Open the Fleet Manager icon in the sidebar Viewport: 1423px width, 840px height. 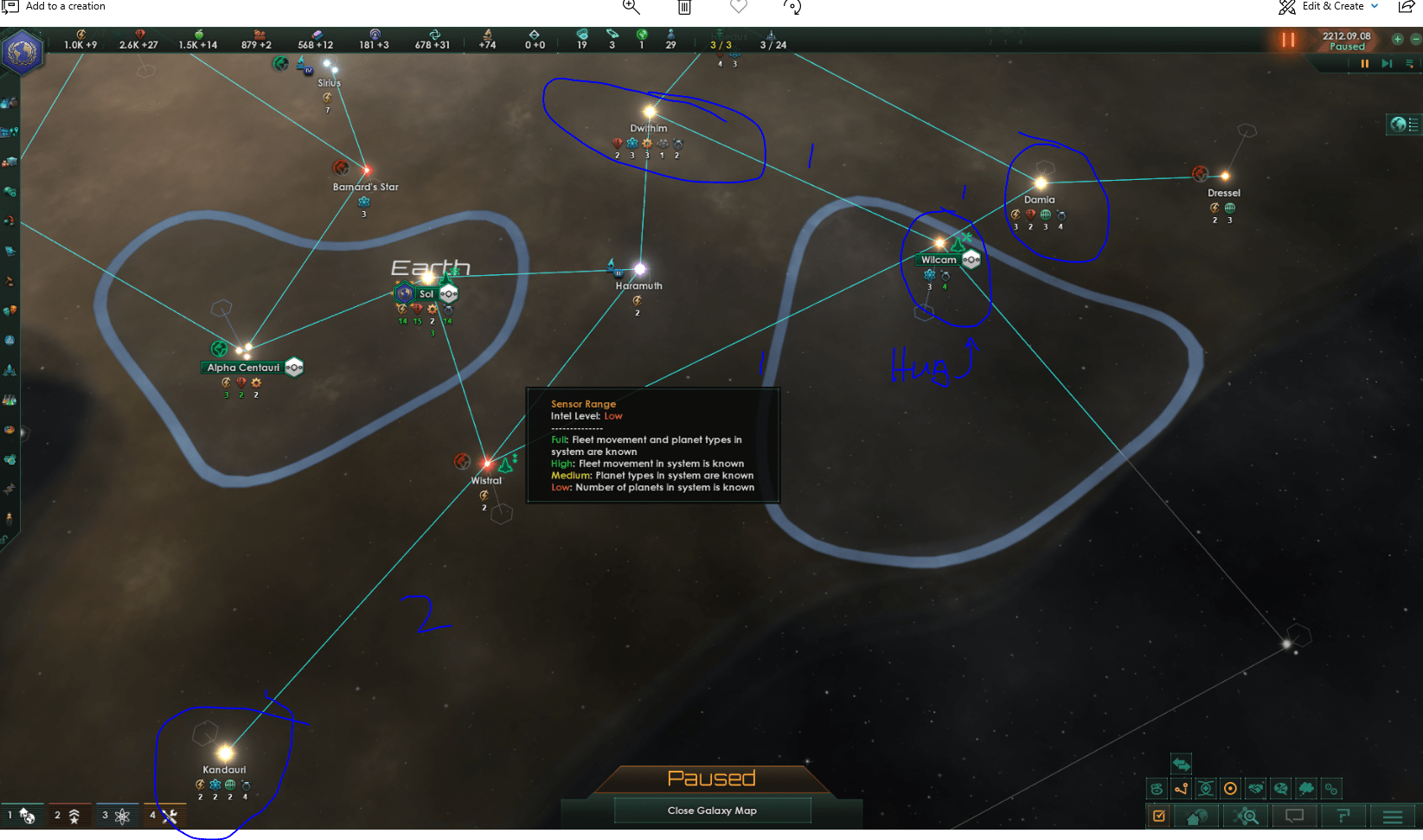11,370
